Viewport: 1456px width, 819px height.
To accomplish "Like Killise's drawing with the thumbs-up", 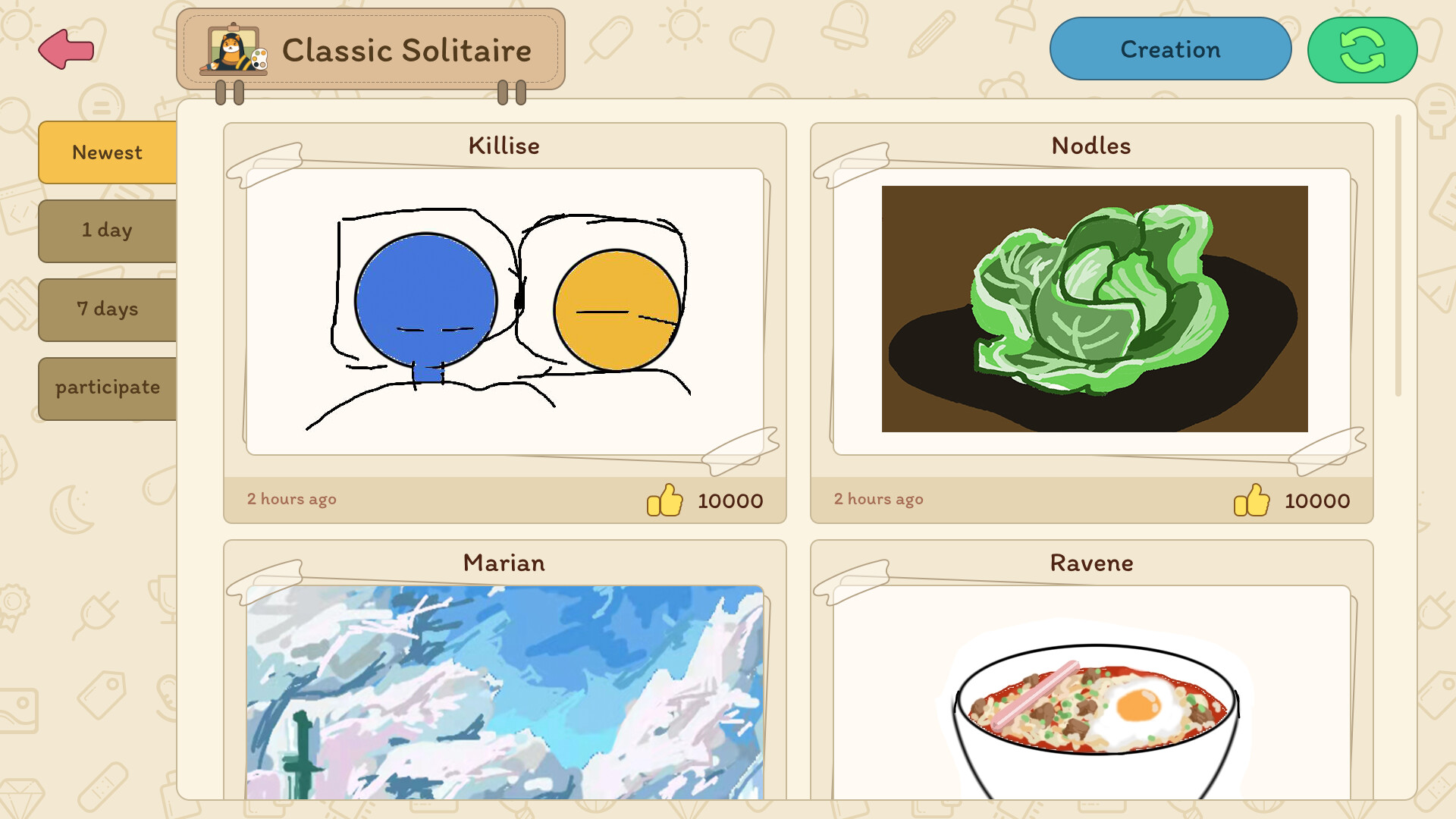I will pos(666,499).
